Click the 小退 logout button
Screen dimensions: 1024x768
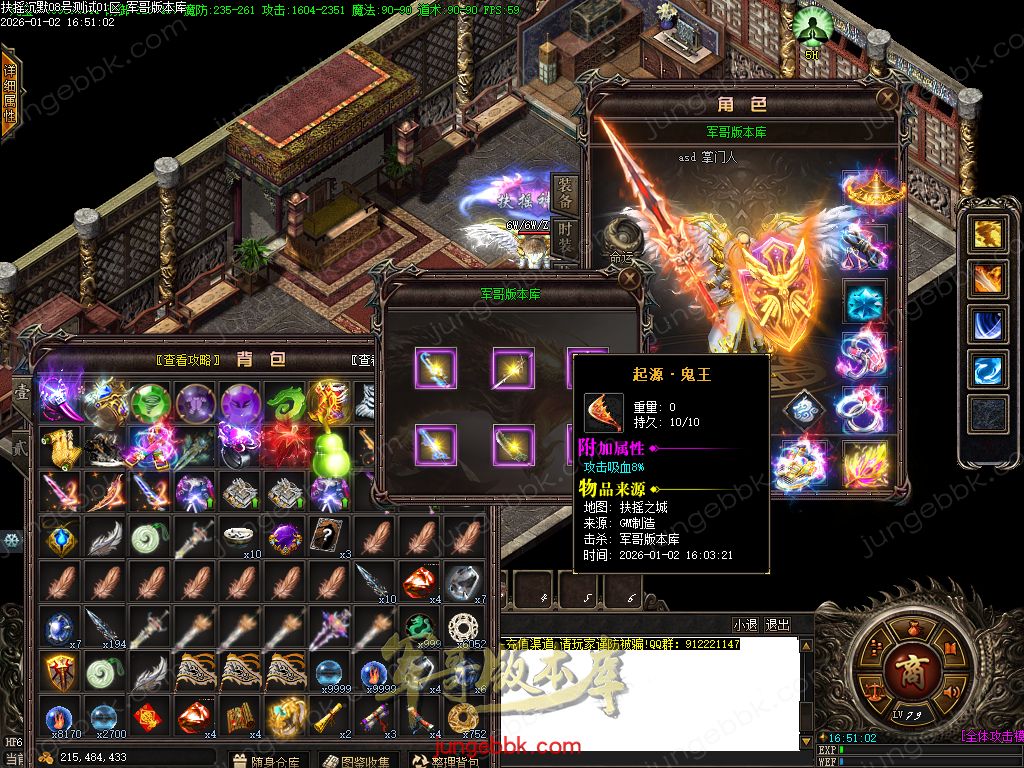pyautogui.click(x=745, y=625)
